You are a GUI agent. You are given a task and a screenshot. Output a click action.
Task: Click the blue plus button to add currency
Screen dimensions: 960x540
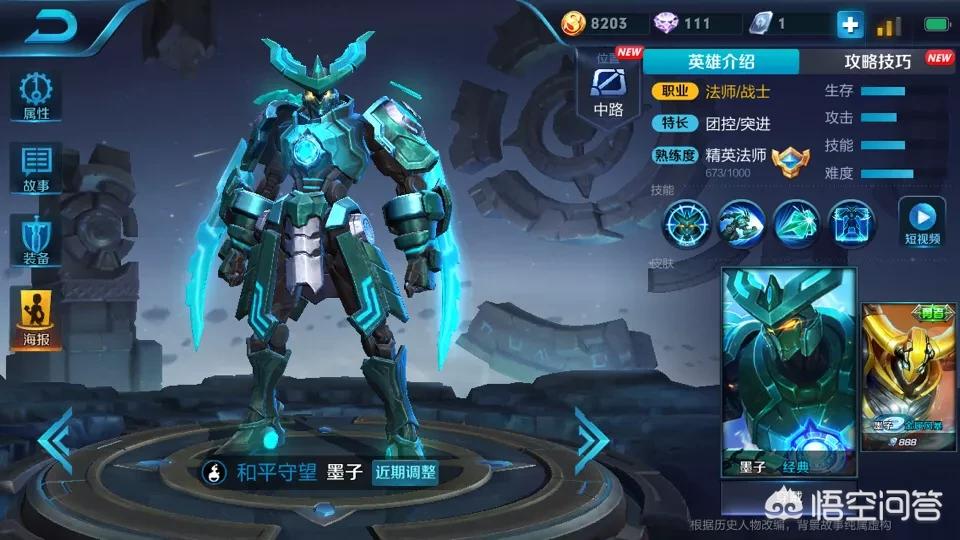pos(849,24)
